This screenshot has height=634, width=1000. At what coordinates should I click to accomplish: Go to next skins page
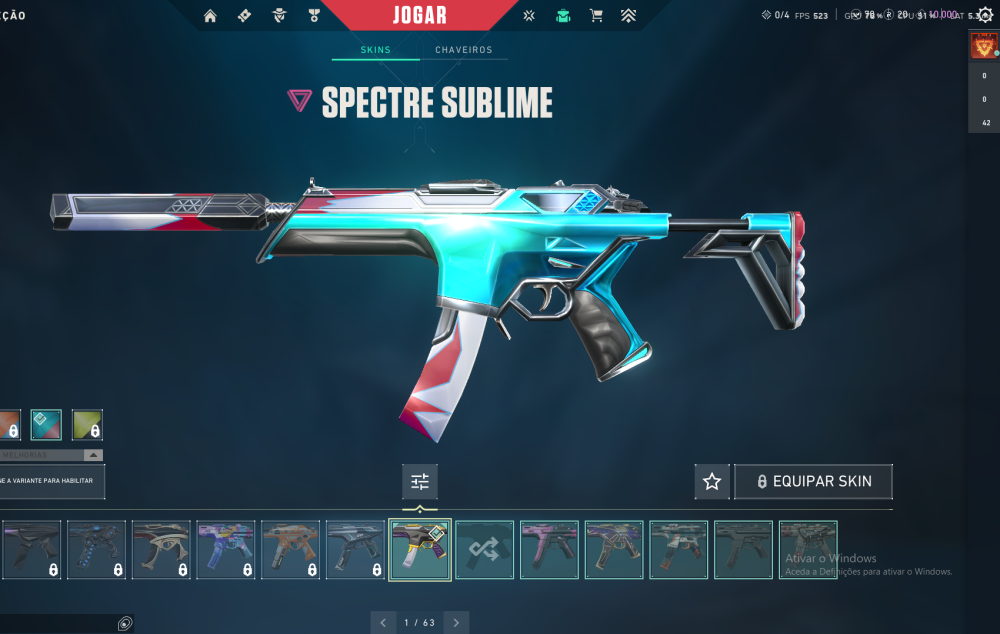click(456, 623)
